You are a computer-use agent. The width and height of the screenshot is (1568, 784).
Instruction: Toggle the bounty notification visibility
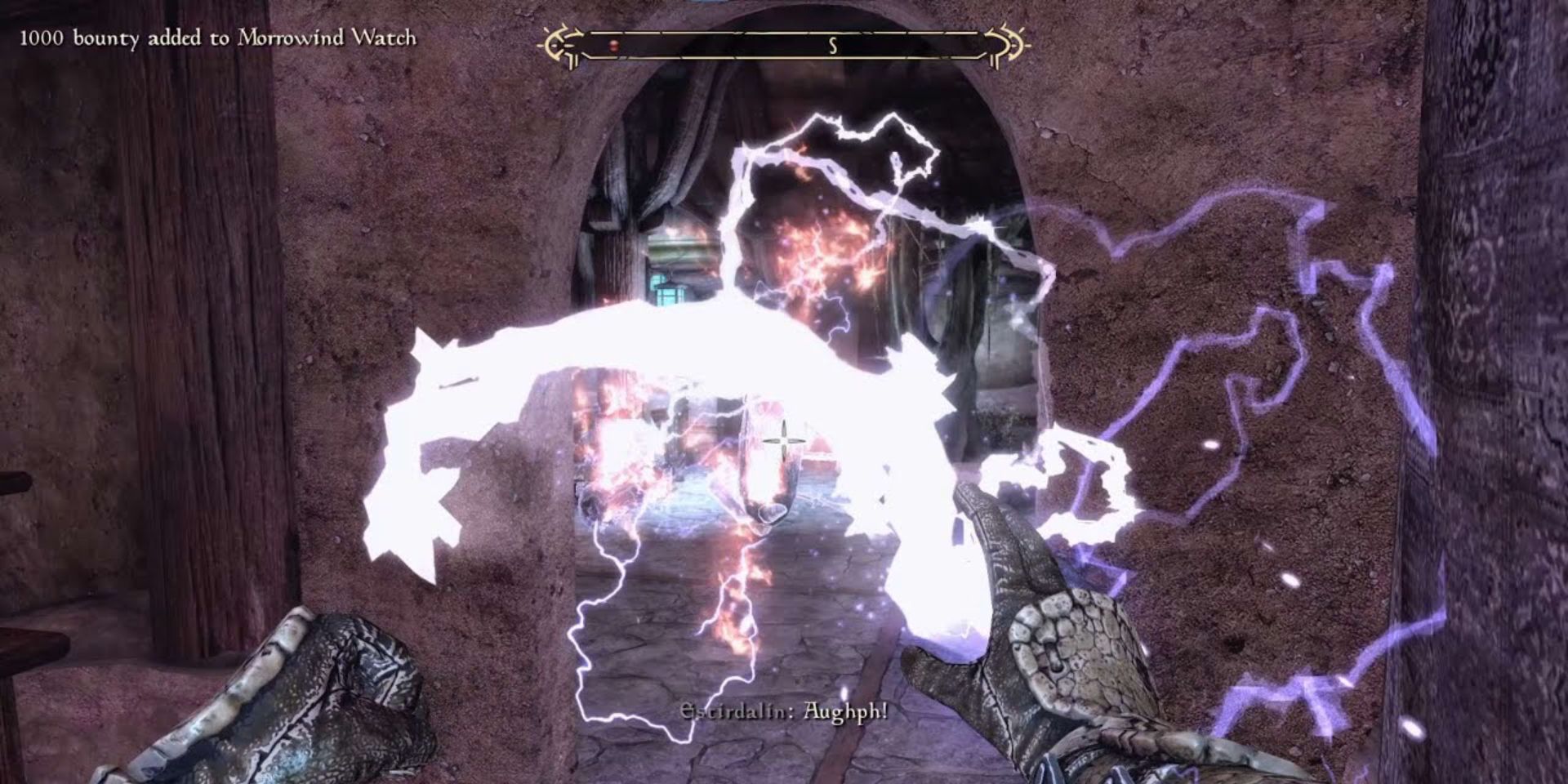tap(217, 36)
